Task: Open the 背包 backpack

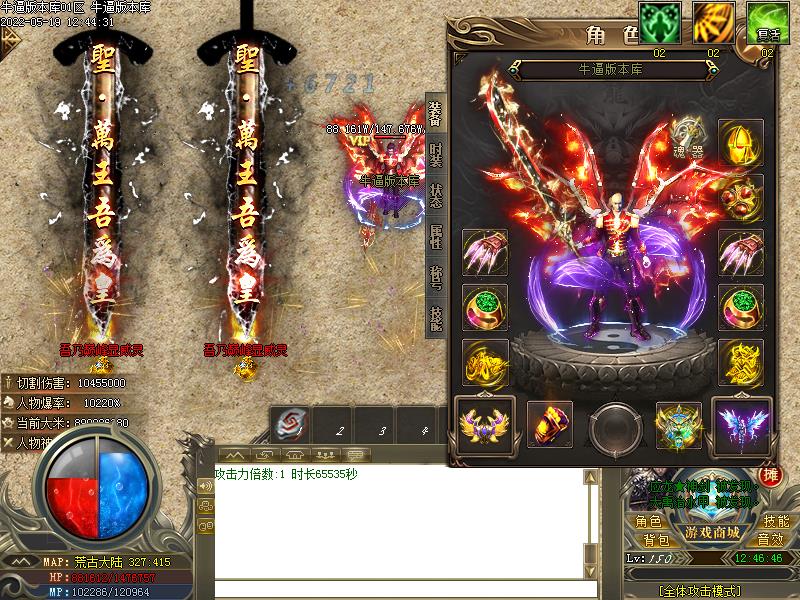Action: pyautogui.click(x=648, y=540)
